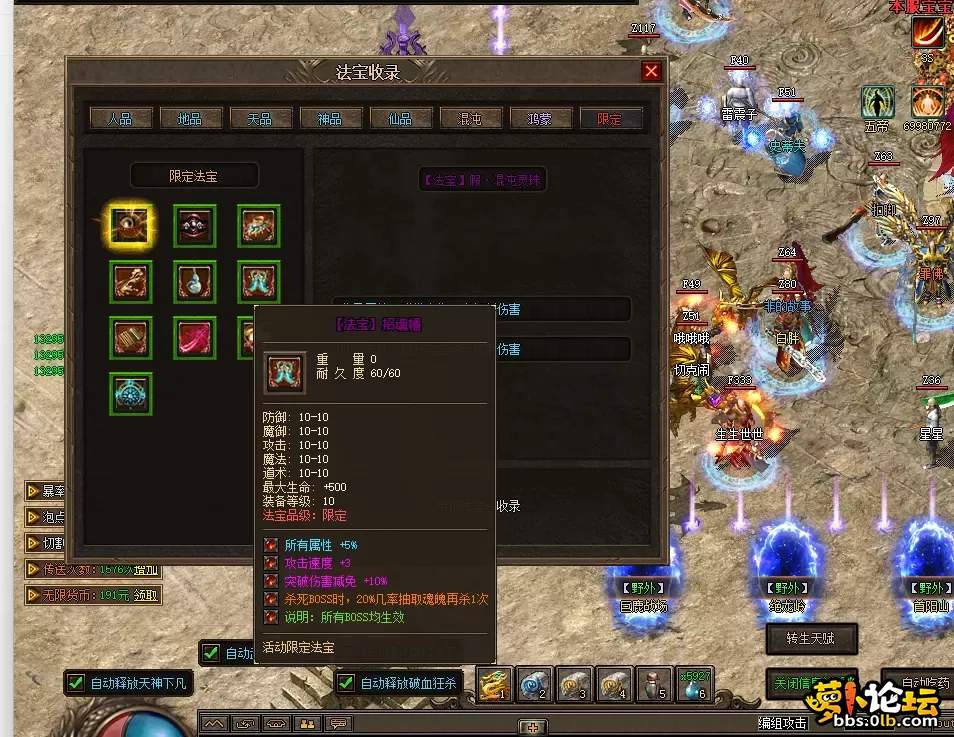
Task: Choose the pink feather treasure slot
Action: [194, 338]
